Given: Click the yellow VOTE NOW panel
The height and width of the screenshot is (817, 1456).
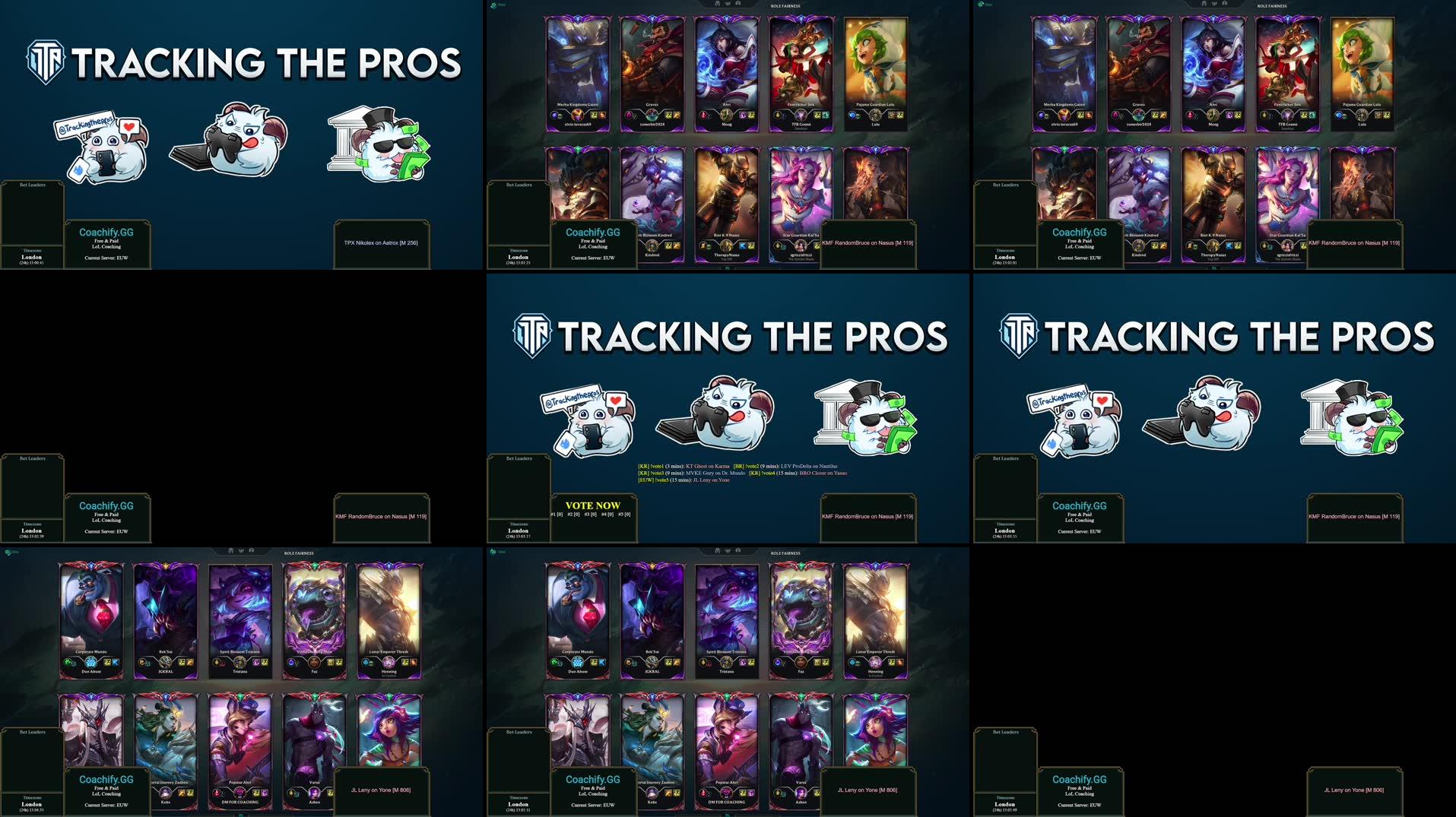Looking at the screenshot, I should (x=592, y=505).
